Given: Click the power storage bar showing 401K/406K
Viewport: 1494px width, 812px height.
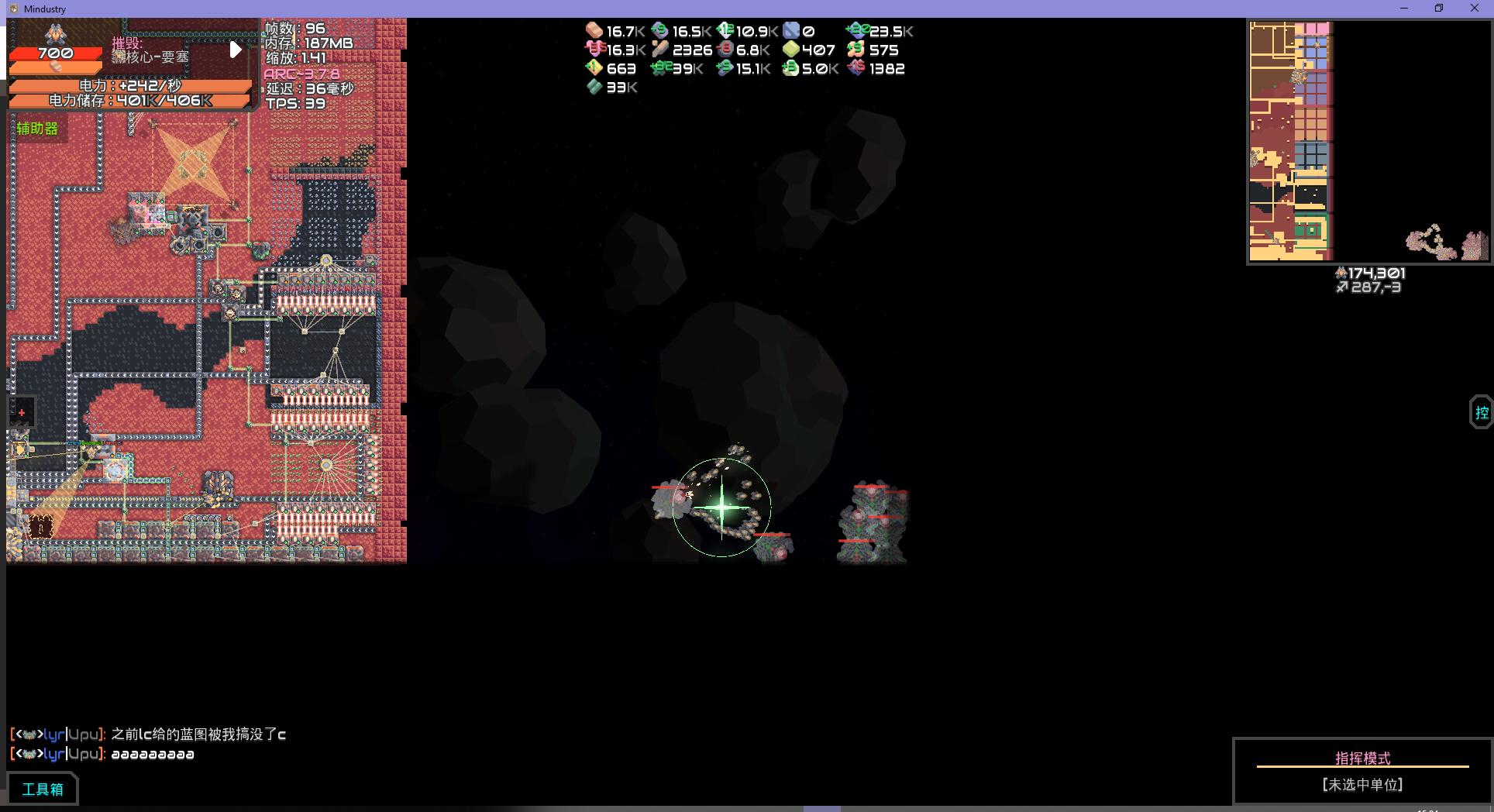Looking at the screenshot, I should click(129, 100).
